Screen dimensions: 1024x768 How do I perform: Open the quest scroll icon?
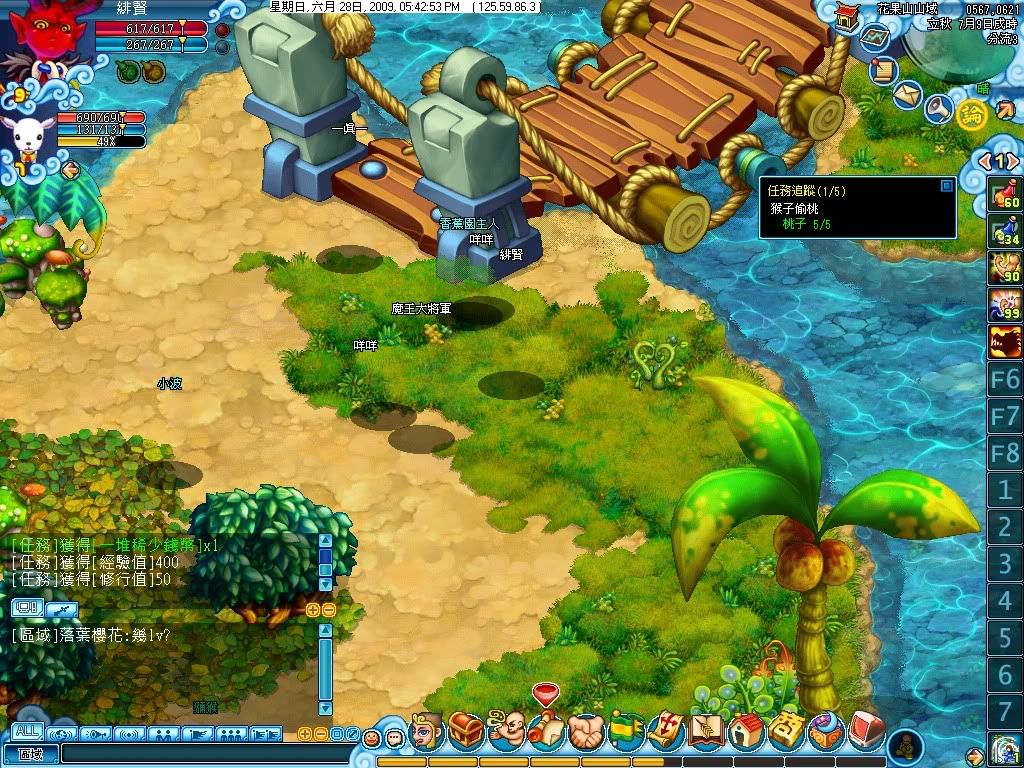click(x=881, y=70)
